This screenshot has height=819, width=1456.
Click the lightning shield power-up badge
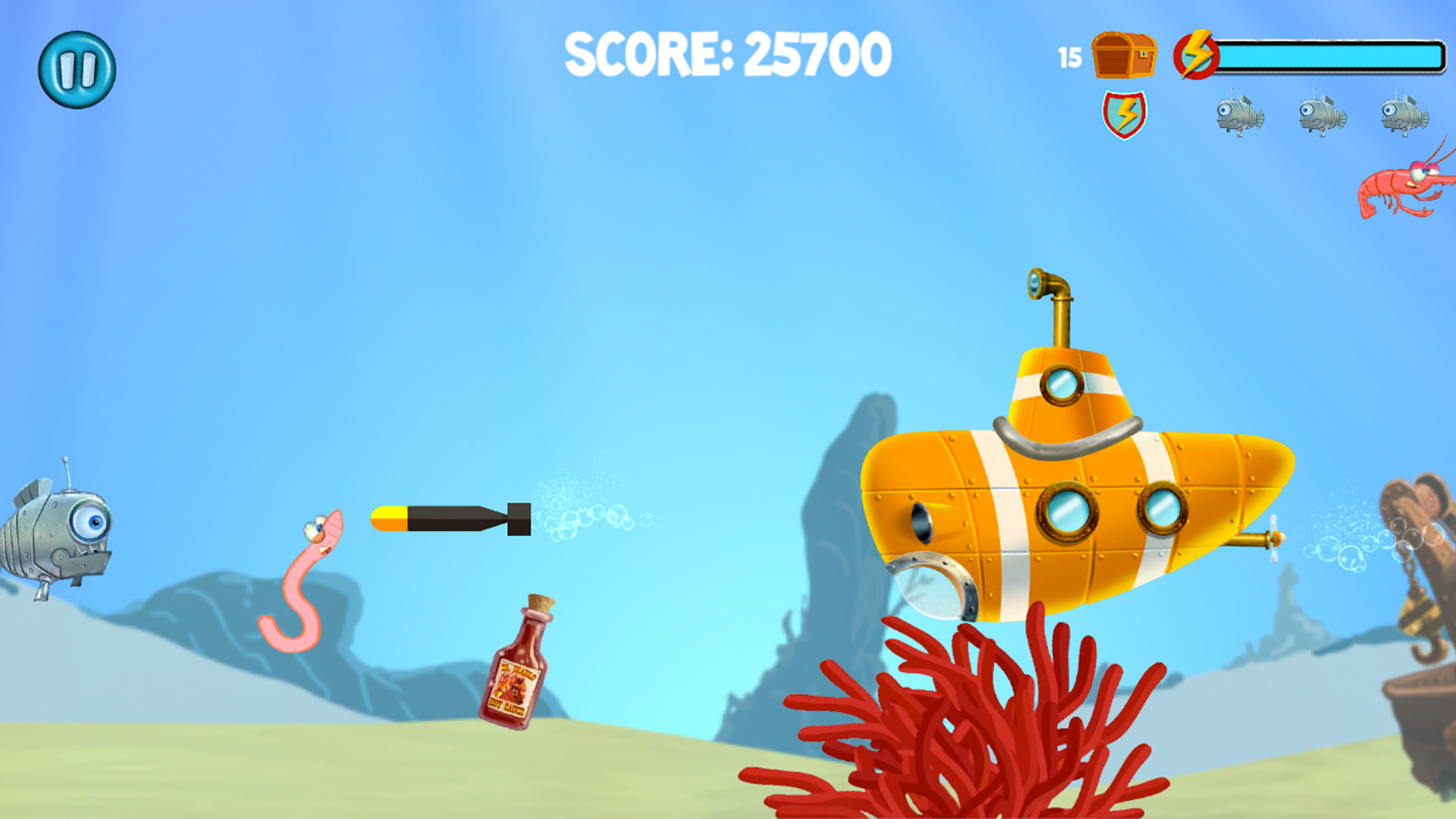pyautogui.click(x=1124, y=113)
